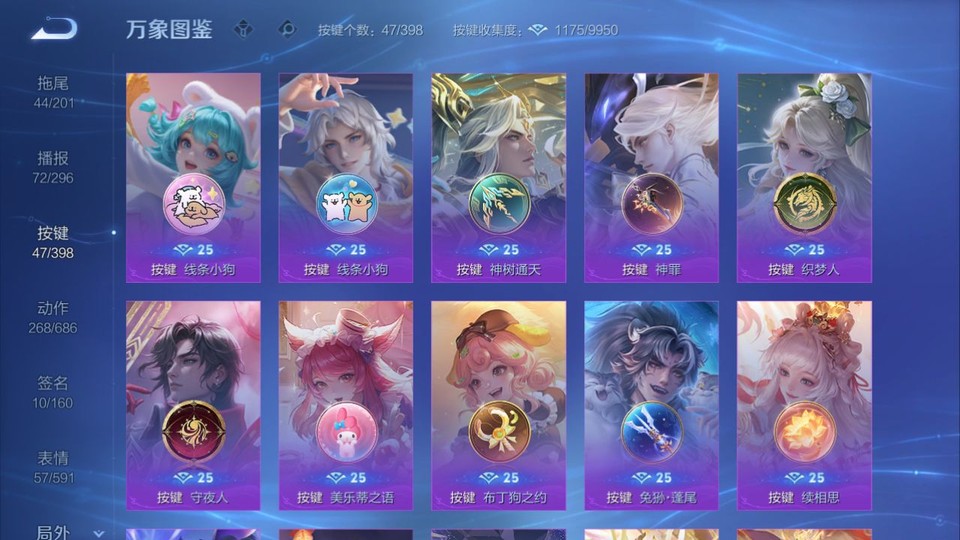Select the 神树通天 button skin card

499,178
